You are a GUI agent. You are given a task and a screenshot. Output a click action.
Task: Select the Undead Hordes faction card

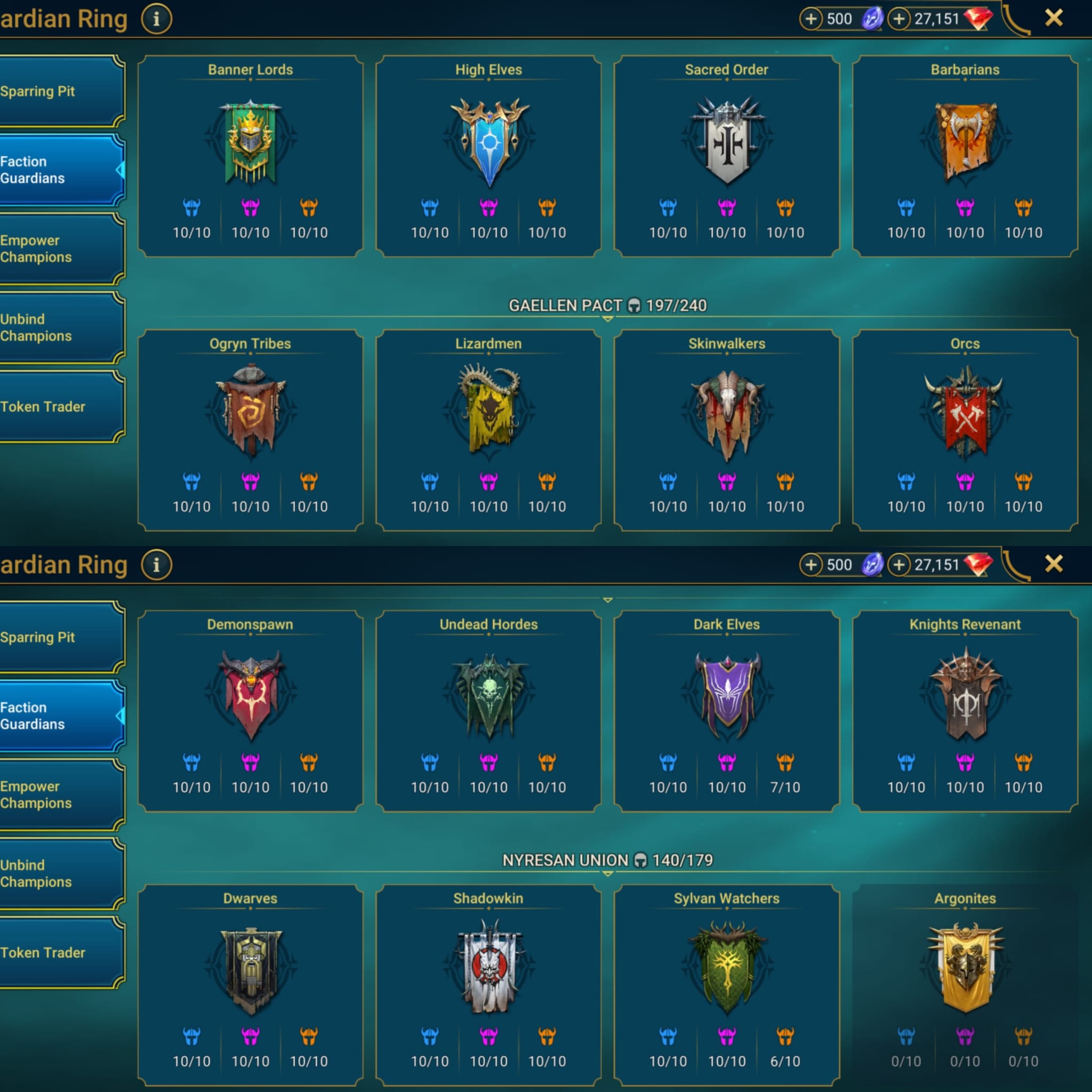click(488, 711)
